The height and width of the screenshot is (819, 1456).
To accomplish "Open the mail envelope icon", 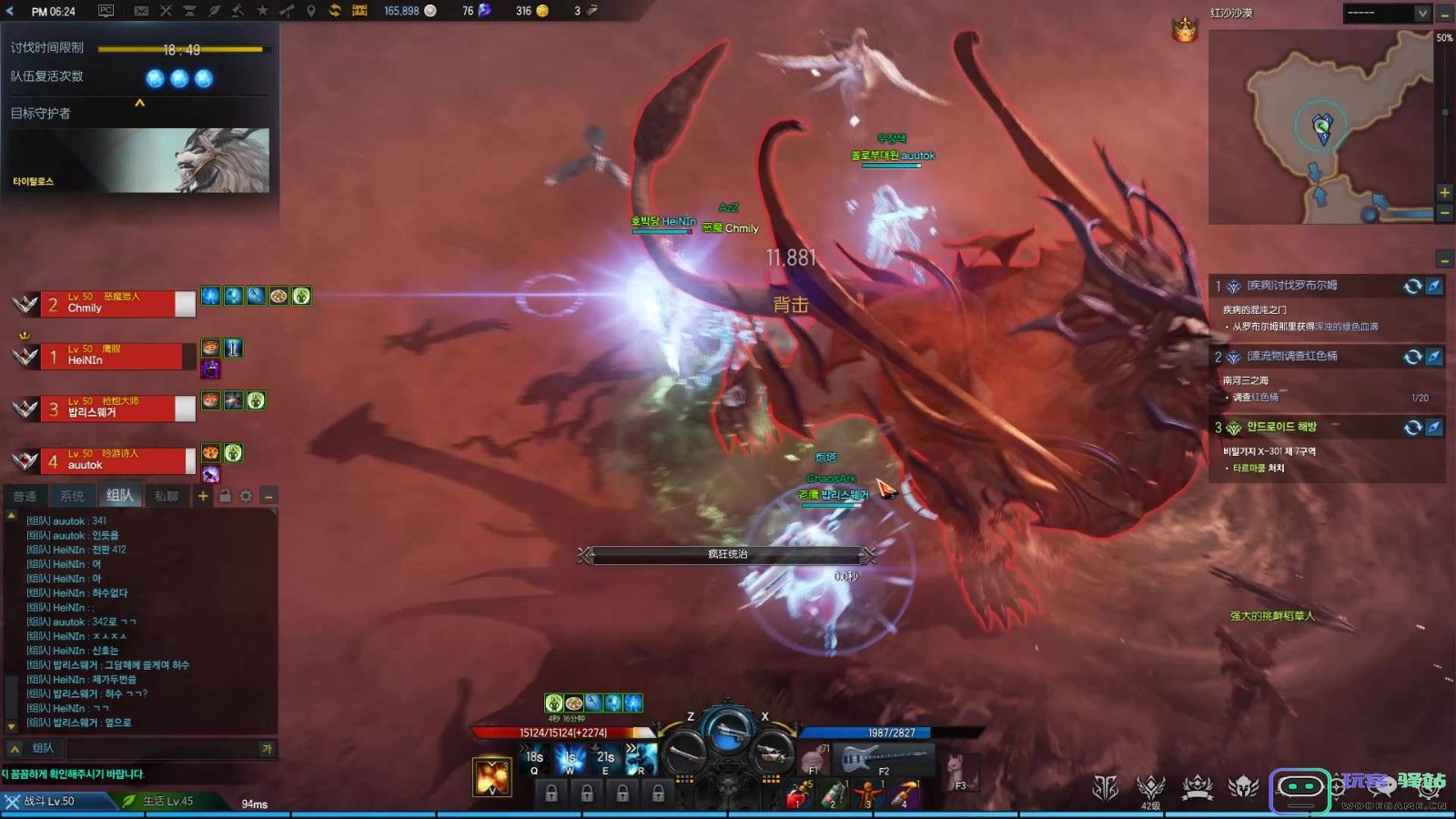I will coord(141,11).
